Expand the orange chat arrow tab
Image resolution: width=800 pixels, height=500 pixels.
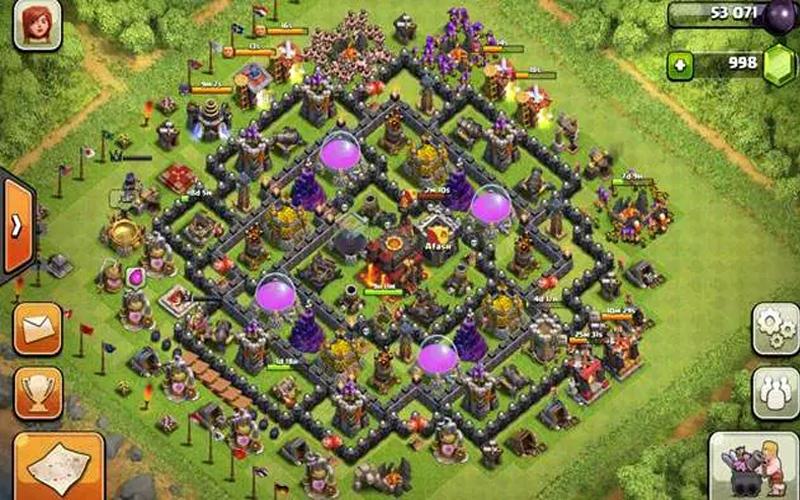pyautogui.click(x=17, y=226)
